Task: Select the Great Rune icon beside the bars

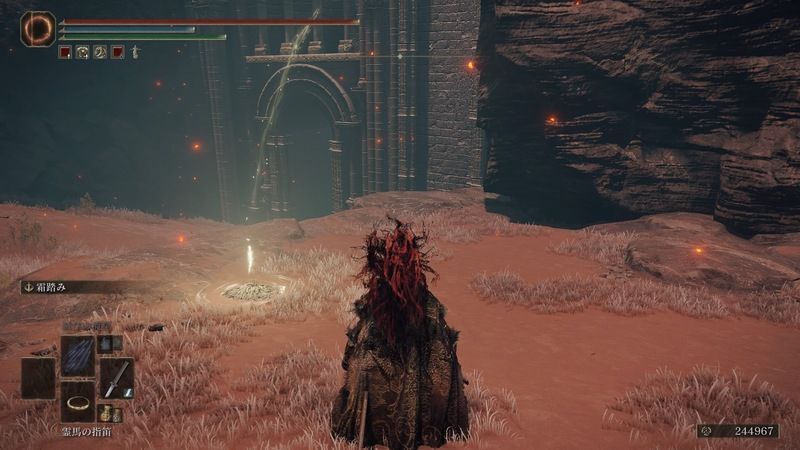Action: [38, 28]
